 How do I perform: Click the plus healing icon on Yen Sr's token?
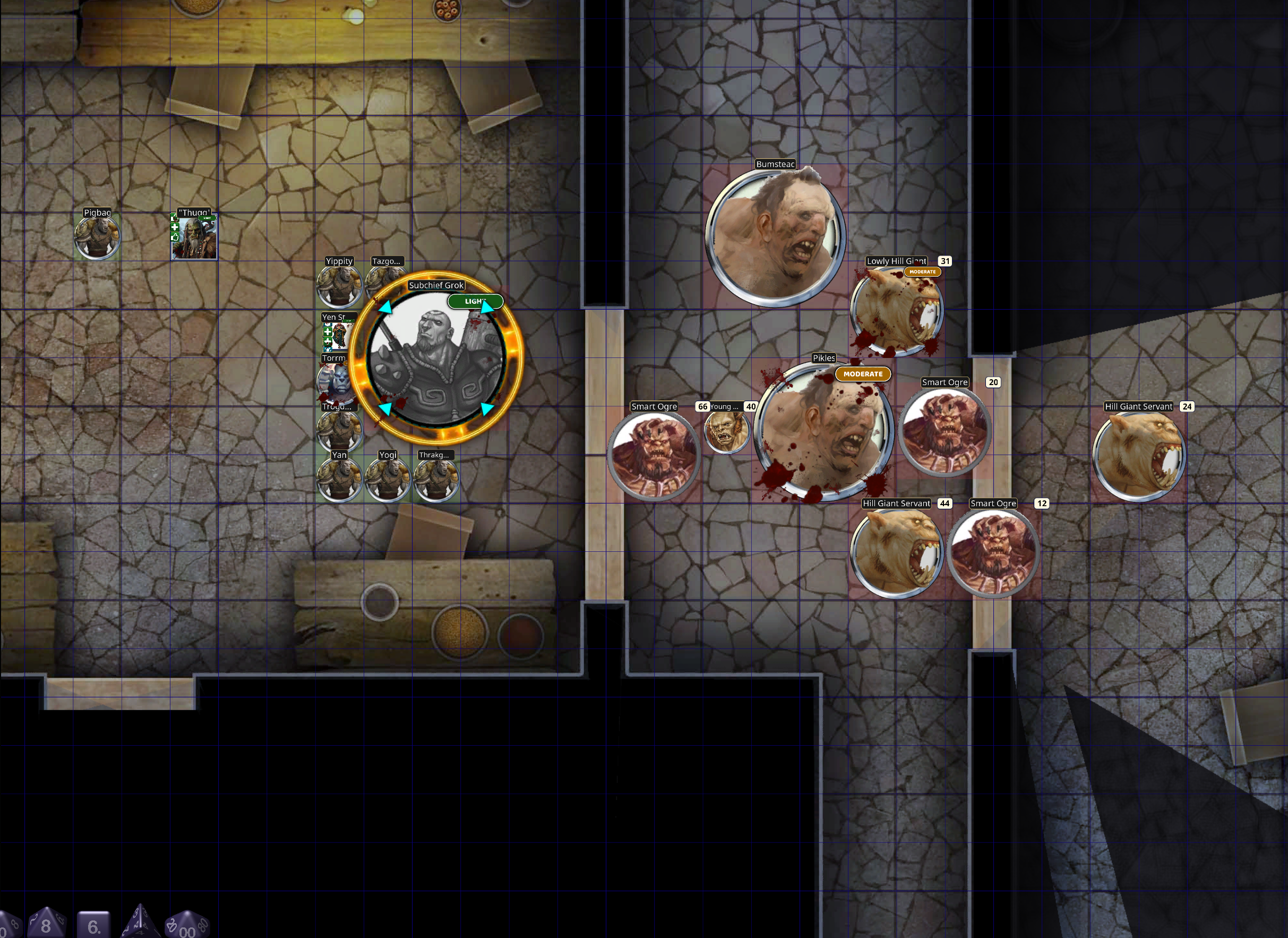click(x=328, y=332)
